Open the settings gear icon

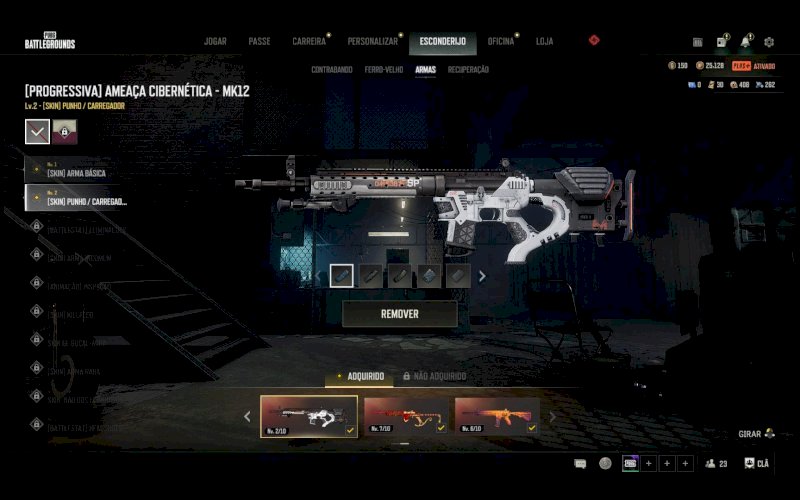(769, 42)
